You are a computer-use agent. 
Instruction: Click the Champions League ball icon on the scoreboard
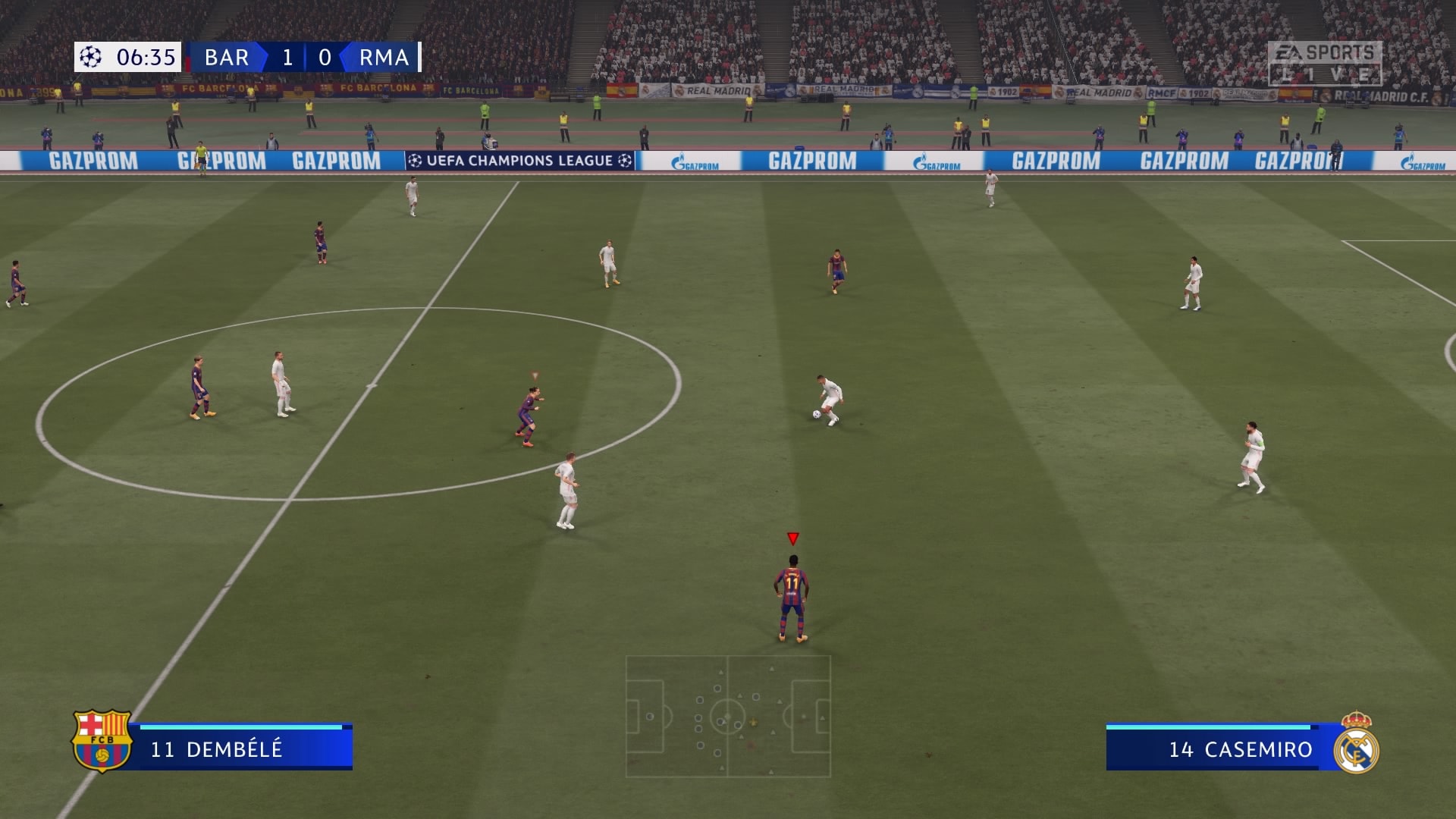pos(91,57)
